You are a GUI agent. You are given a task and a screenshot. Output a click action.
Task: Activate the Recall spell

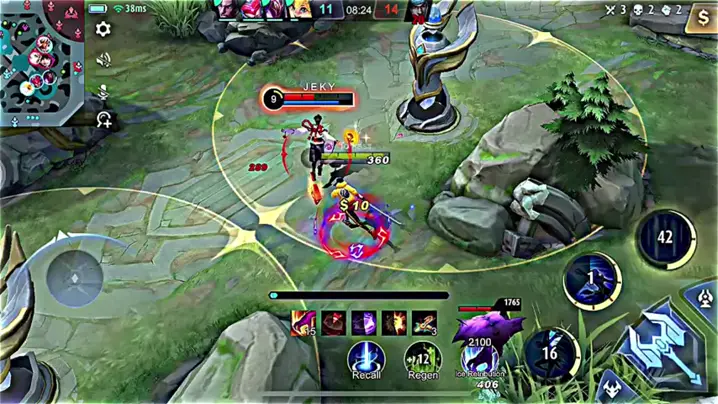tap(365, 358)
